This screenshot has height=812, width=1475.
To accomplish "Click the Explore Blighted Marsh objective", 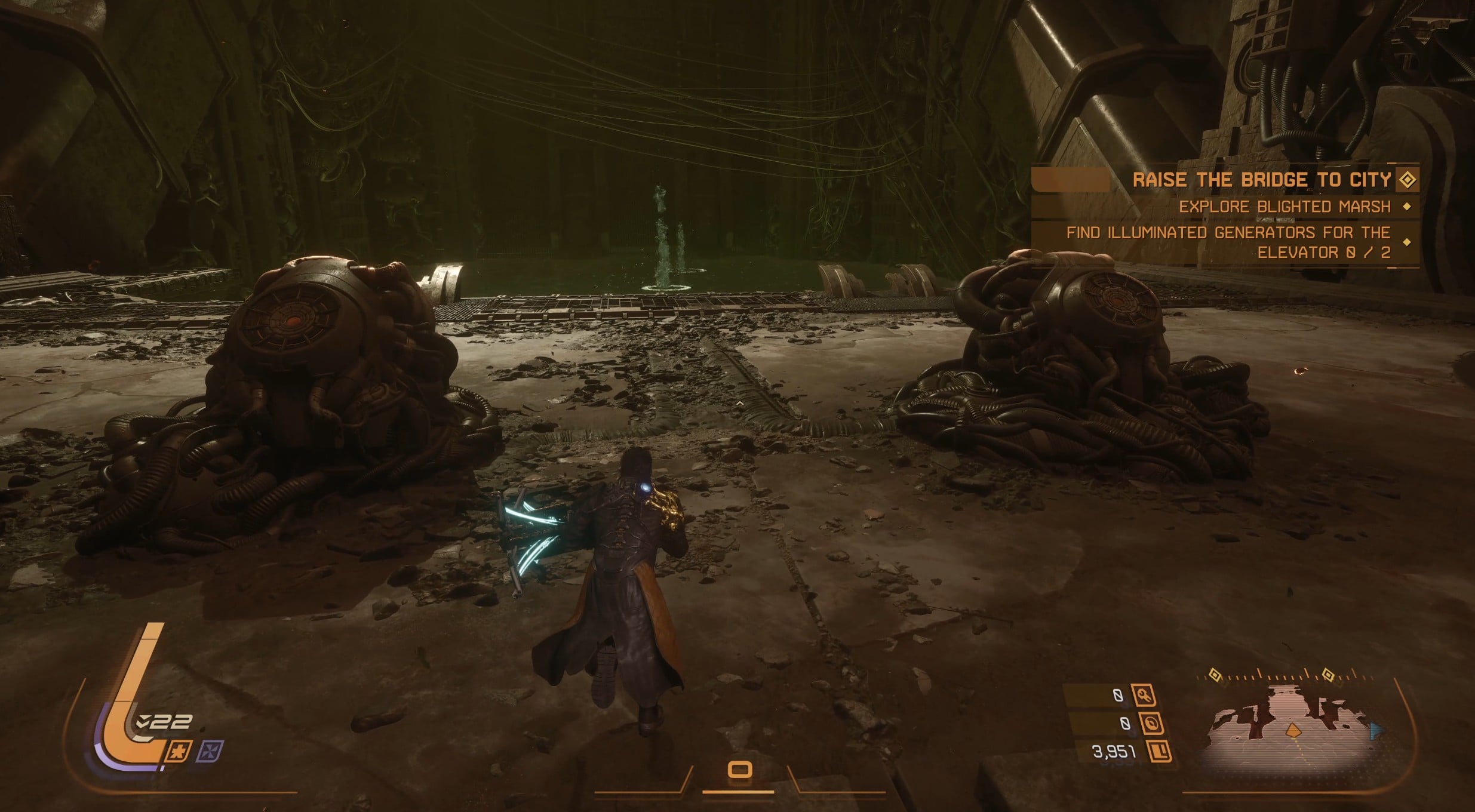I will (x=1285, y=207).
